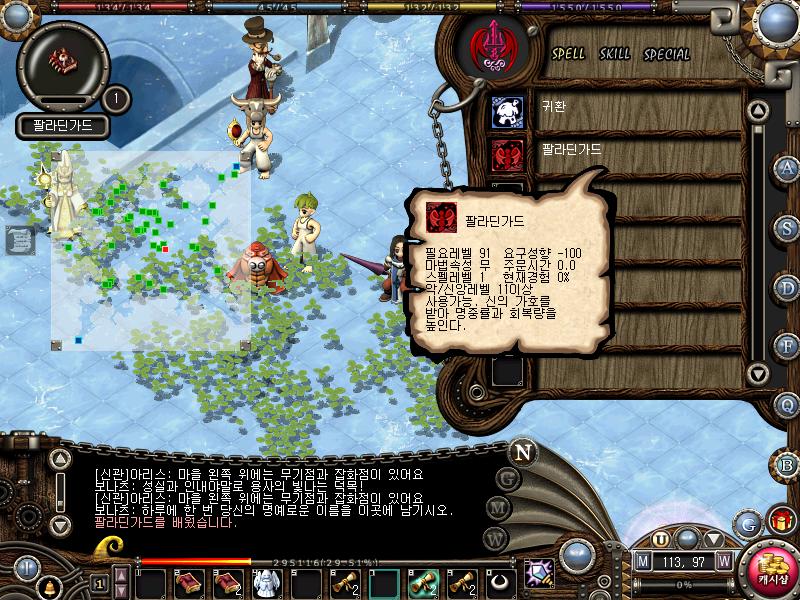Switch to the SKILL tab
This screenshot has height=600, width=800.
614,54
